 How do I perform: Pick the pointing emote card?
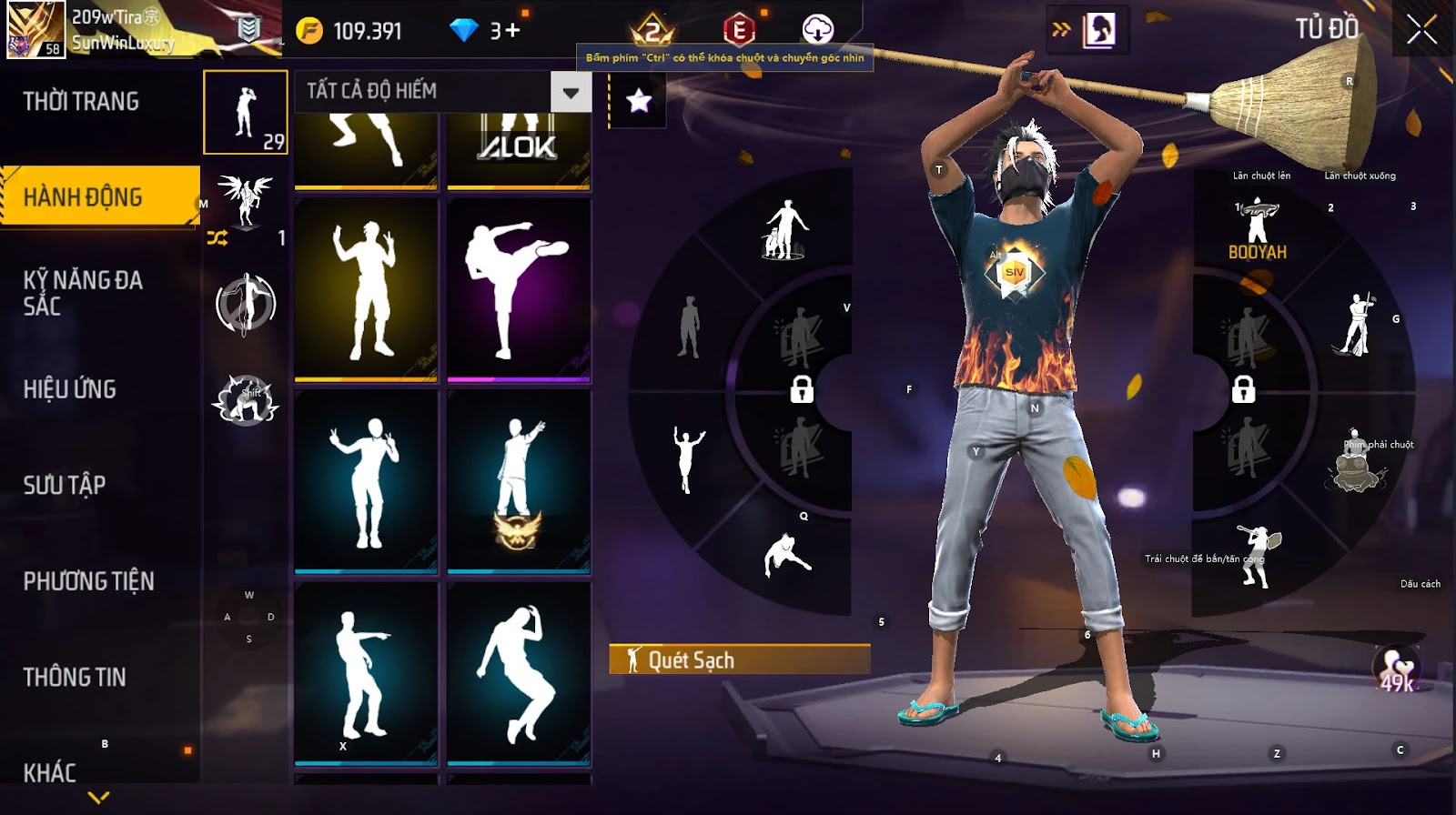[x=366, y=673]
